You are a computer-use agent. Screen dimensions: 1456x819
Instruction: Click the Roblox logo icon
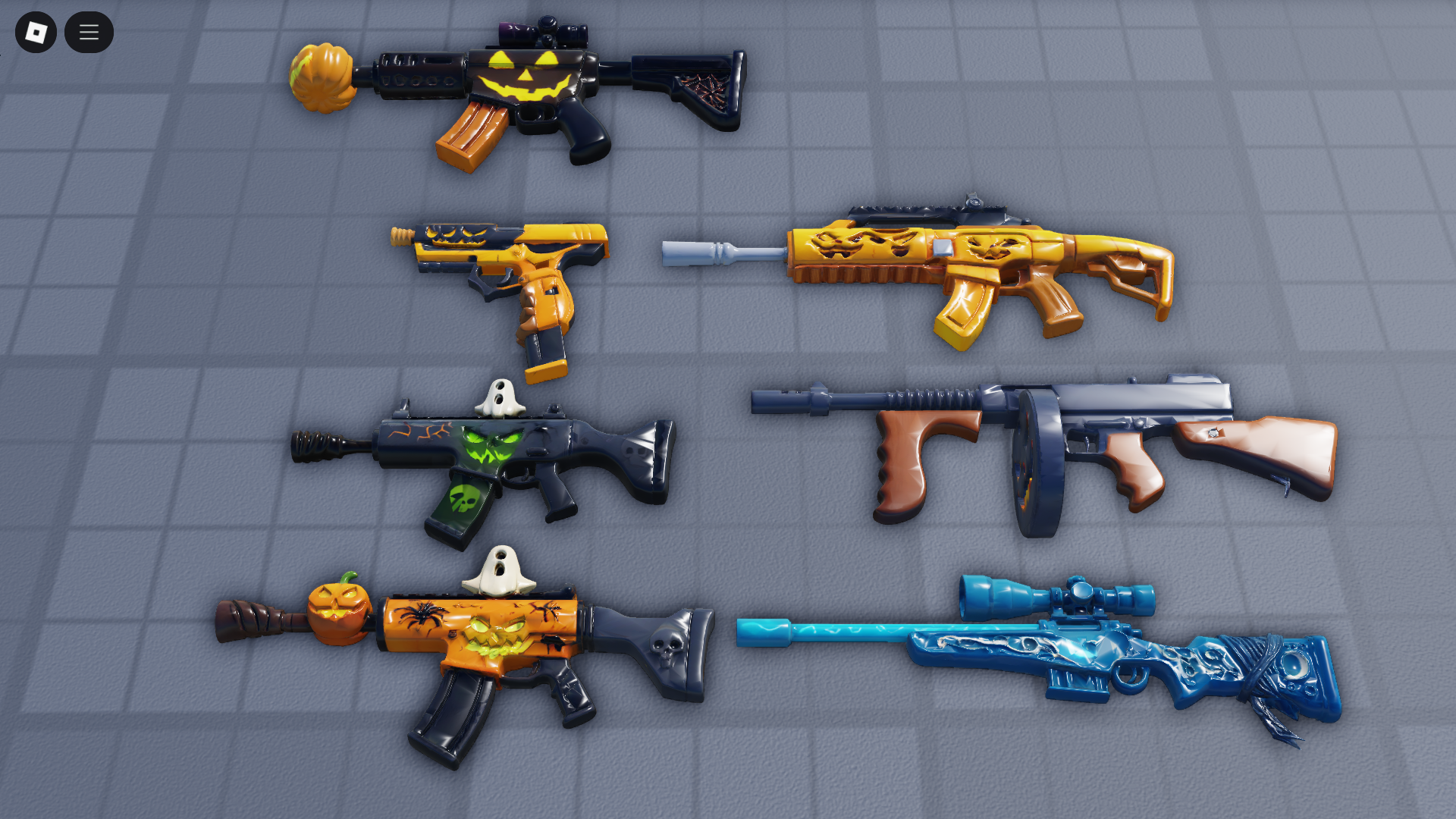(36, 32)
